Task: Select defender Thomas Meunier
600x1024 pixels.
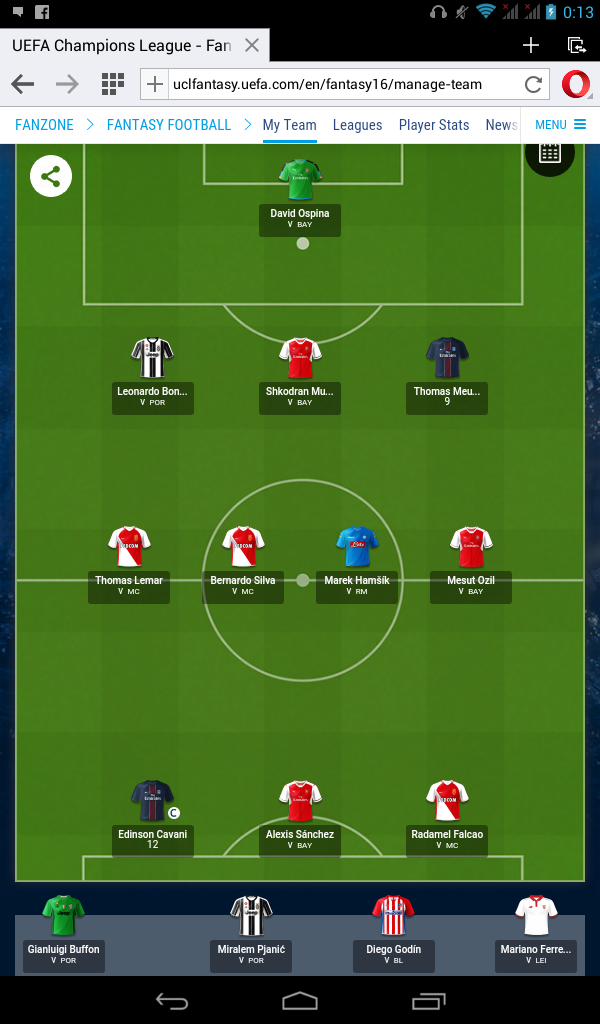Action: [x=447, y=358]
